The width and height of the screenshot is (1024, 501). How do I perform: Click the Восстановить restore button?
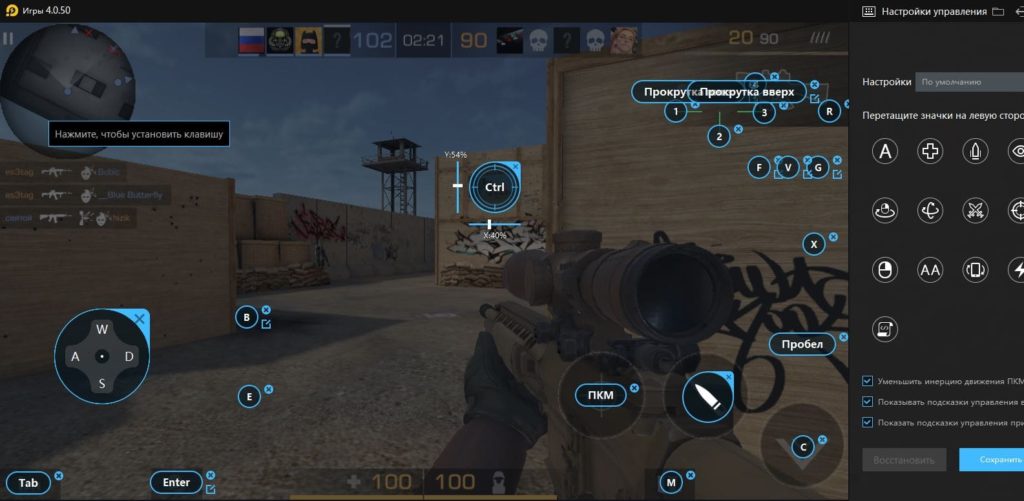tap(903, 459)
